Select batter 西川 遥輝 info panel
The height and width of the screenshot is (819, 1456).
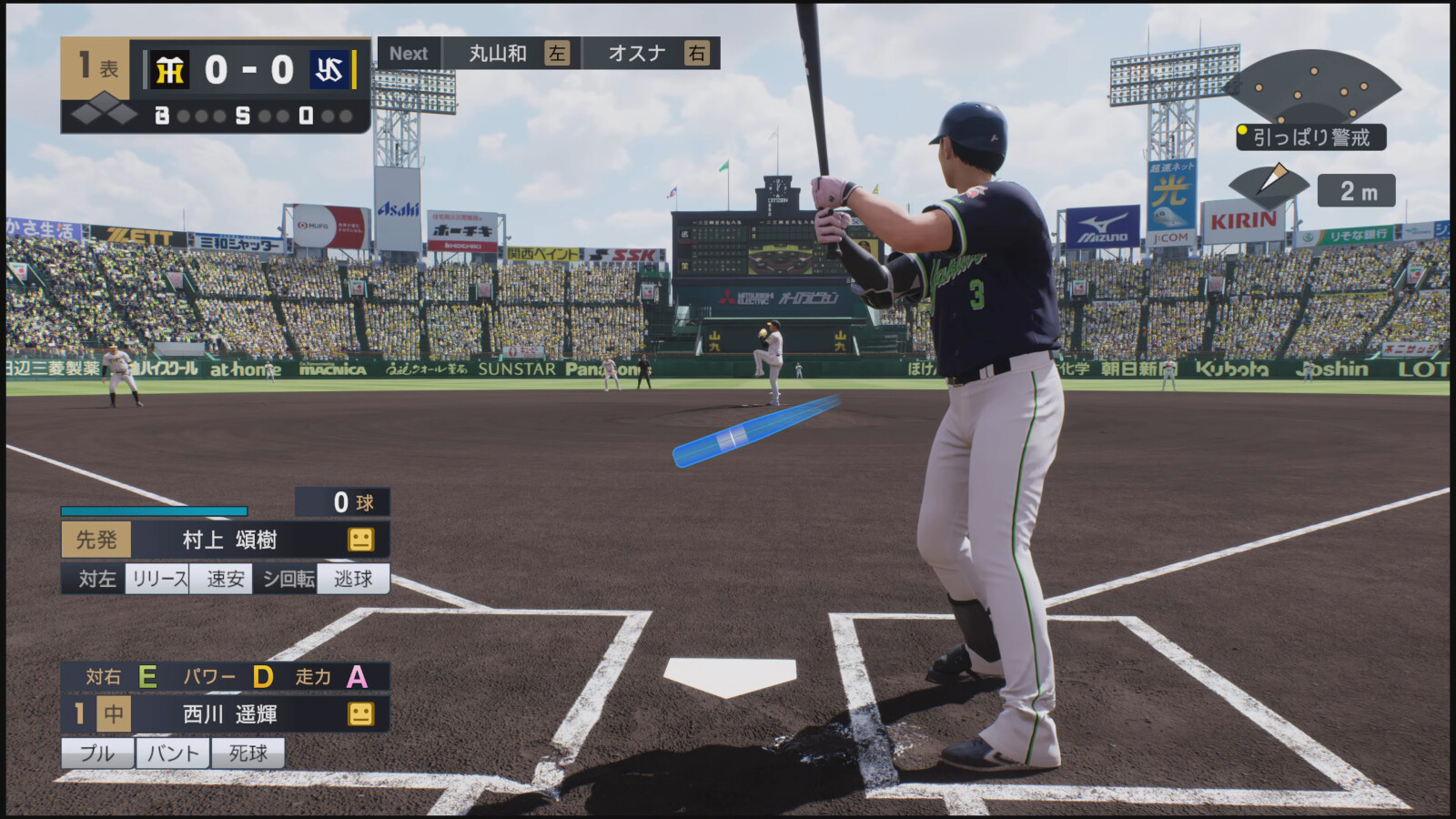[227, 714]
